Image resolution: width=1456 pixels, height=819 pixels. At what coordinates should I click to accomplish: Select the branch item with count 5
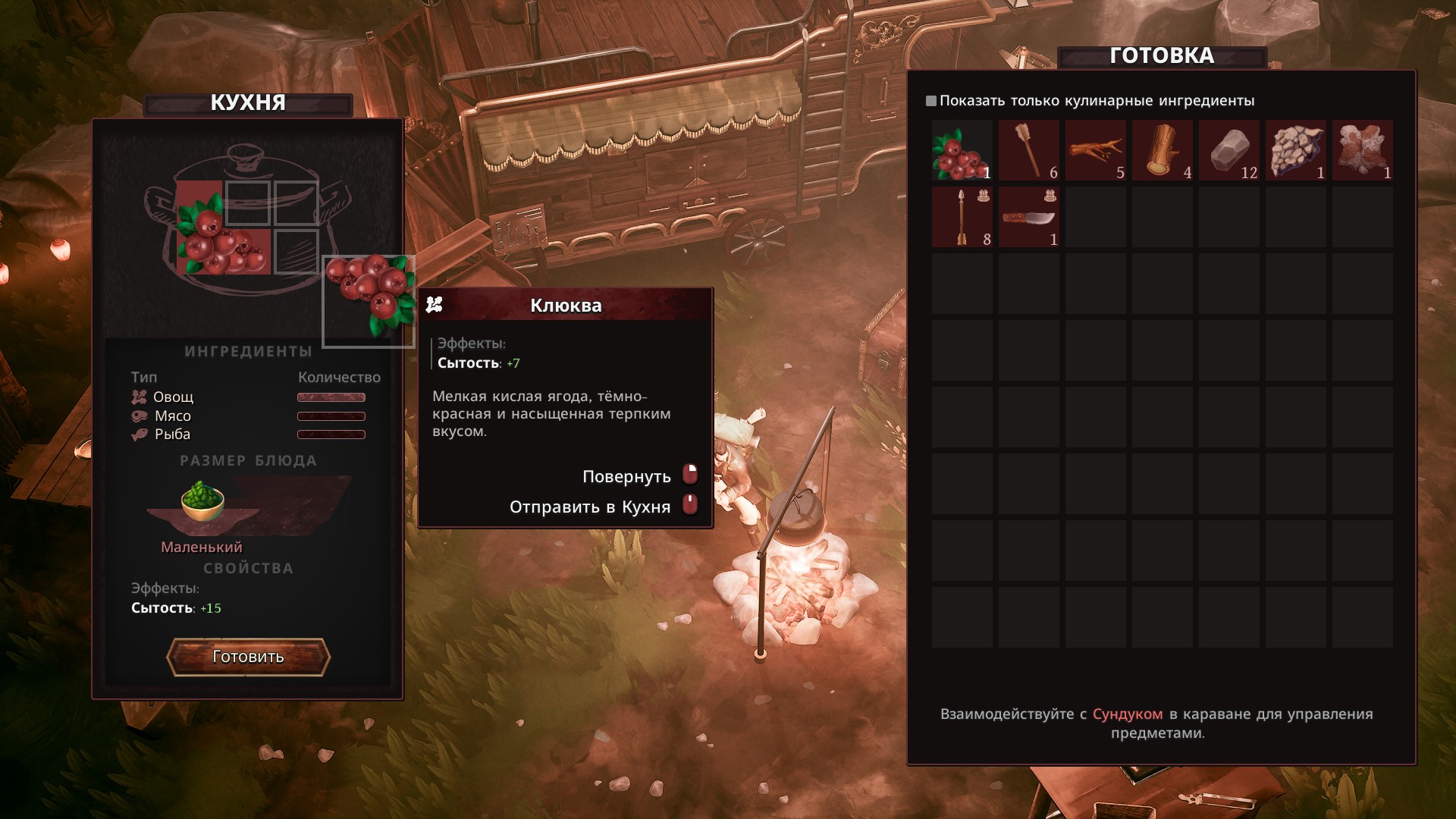(1095, 150)
